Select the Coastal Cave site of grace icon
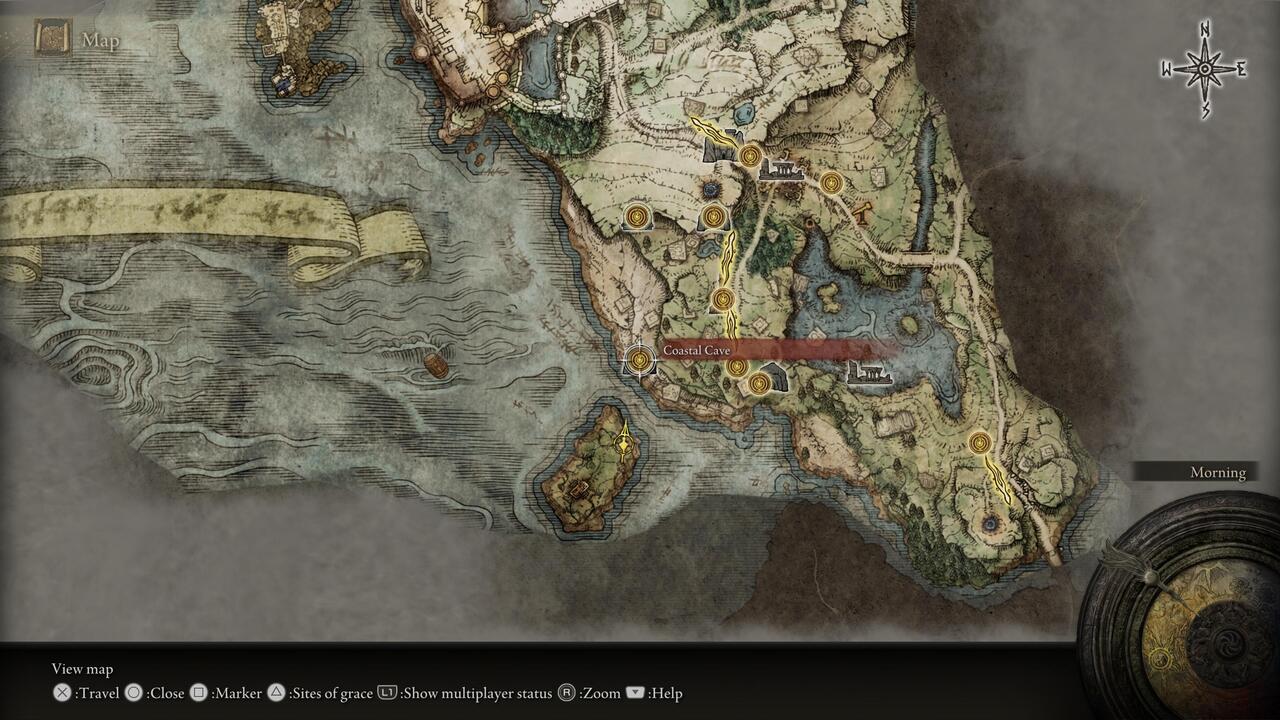1280x720 pixels. point(638,360)
